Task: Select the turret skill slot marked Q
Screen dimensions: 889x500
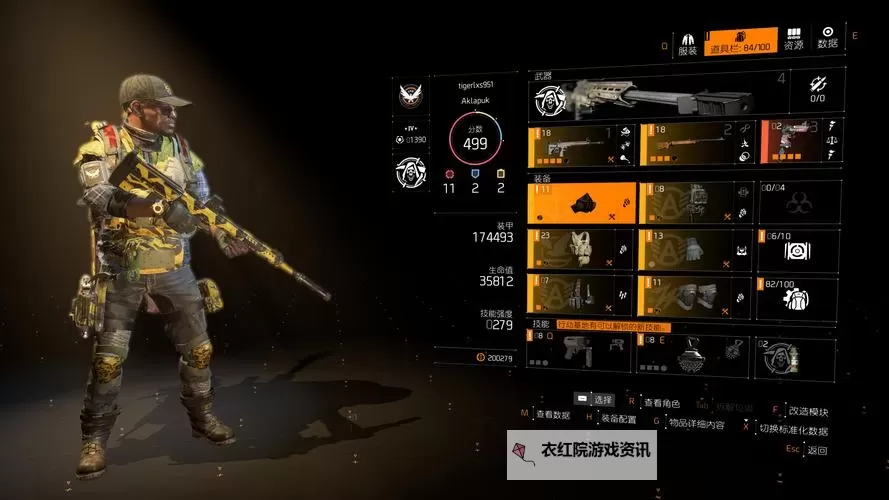Action: pyautogui.click(x=581, y=353)
